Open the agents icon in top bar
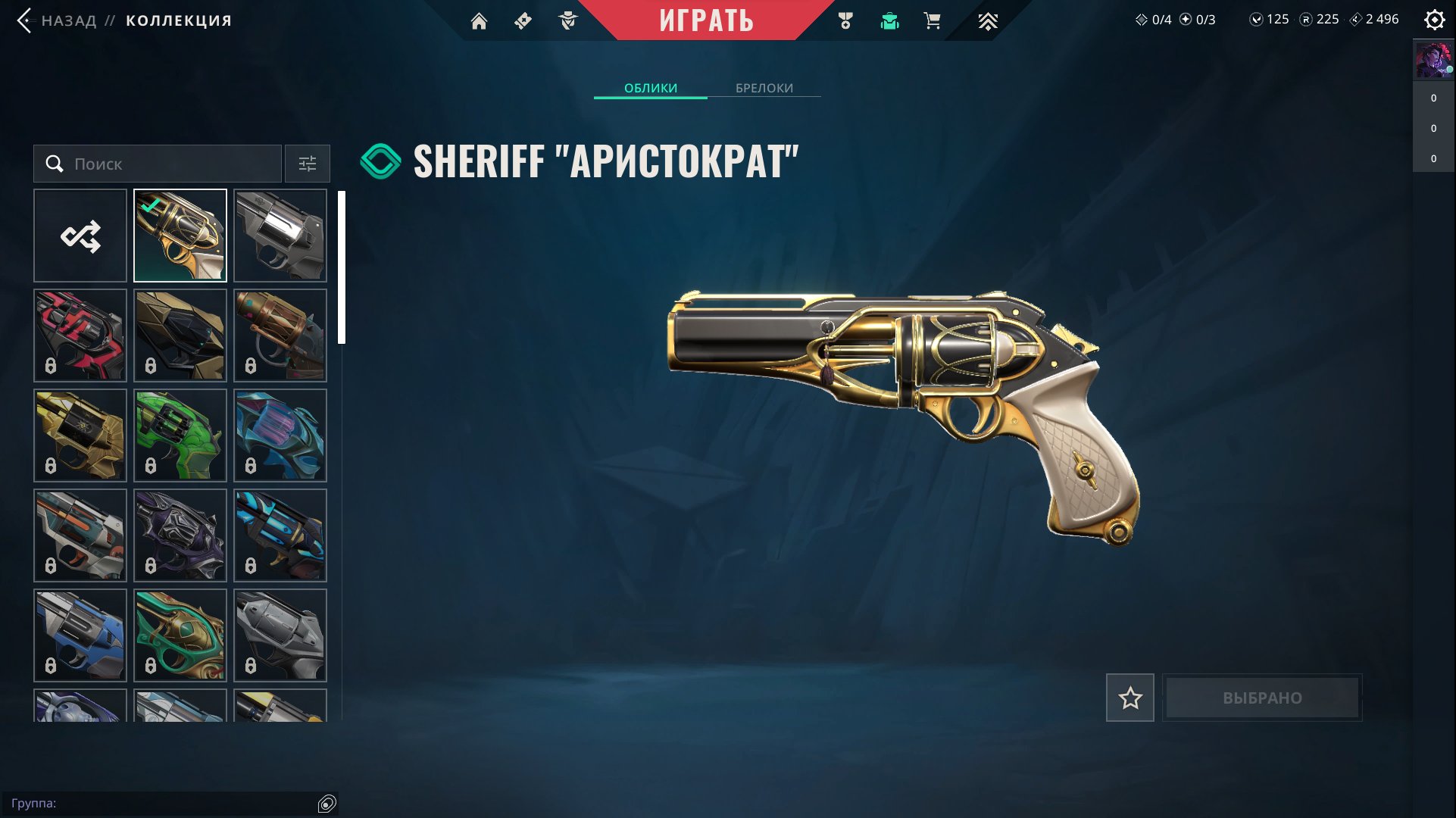The width and height of the screenshot is (1456, 818). [x=568, y=21]
